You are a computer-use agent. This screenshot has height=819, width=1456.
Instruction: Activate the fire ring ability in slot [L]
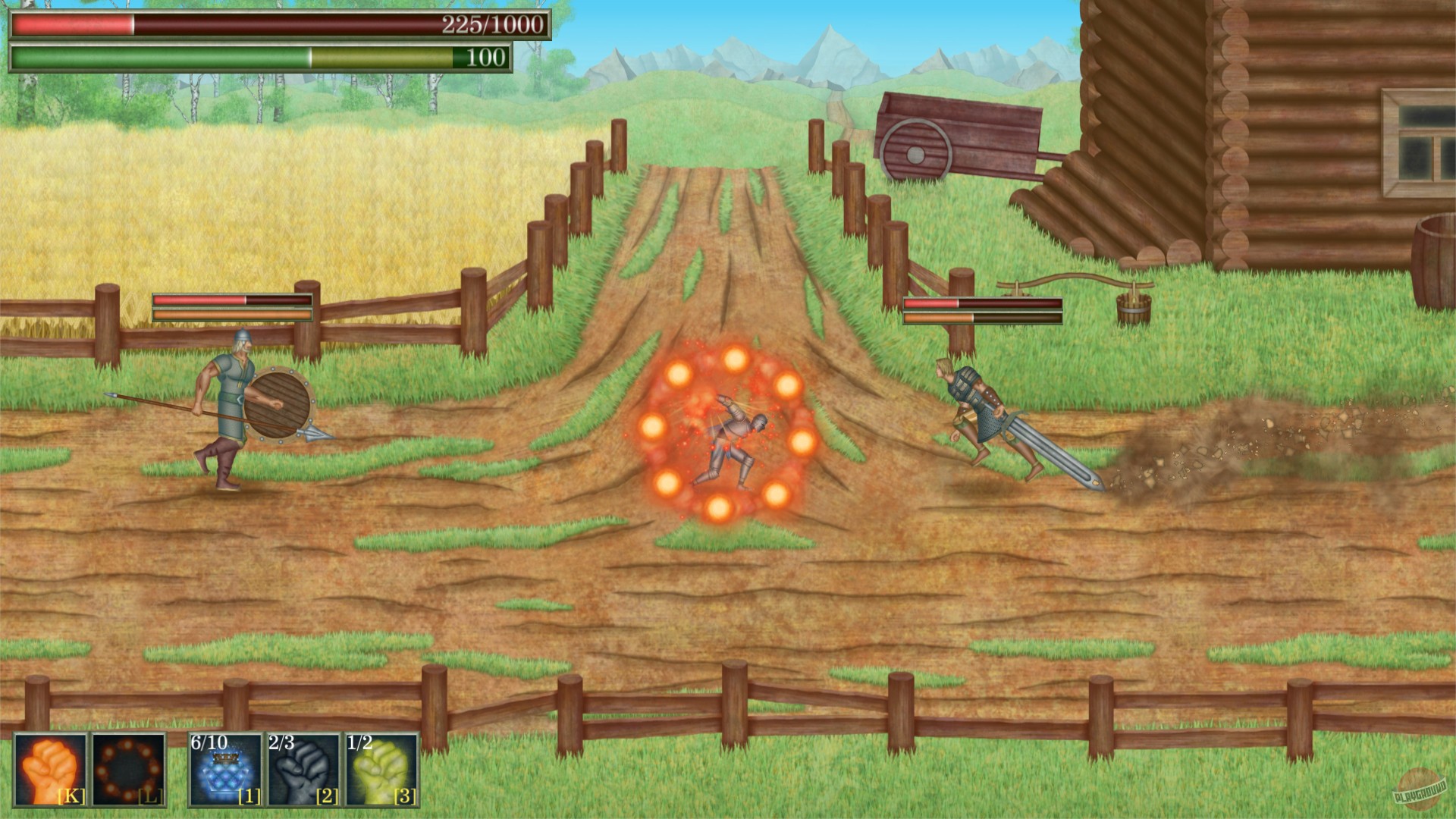(129, 769)
